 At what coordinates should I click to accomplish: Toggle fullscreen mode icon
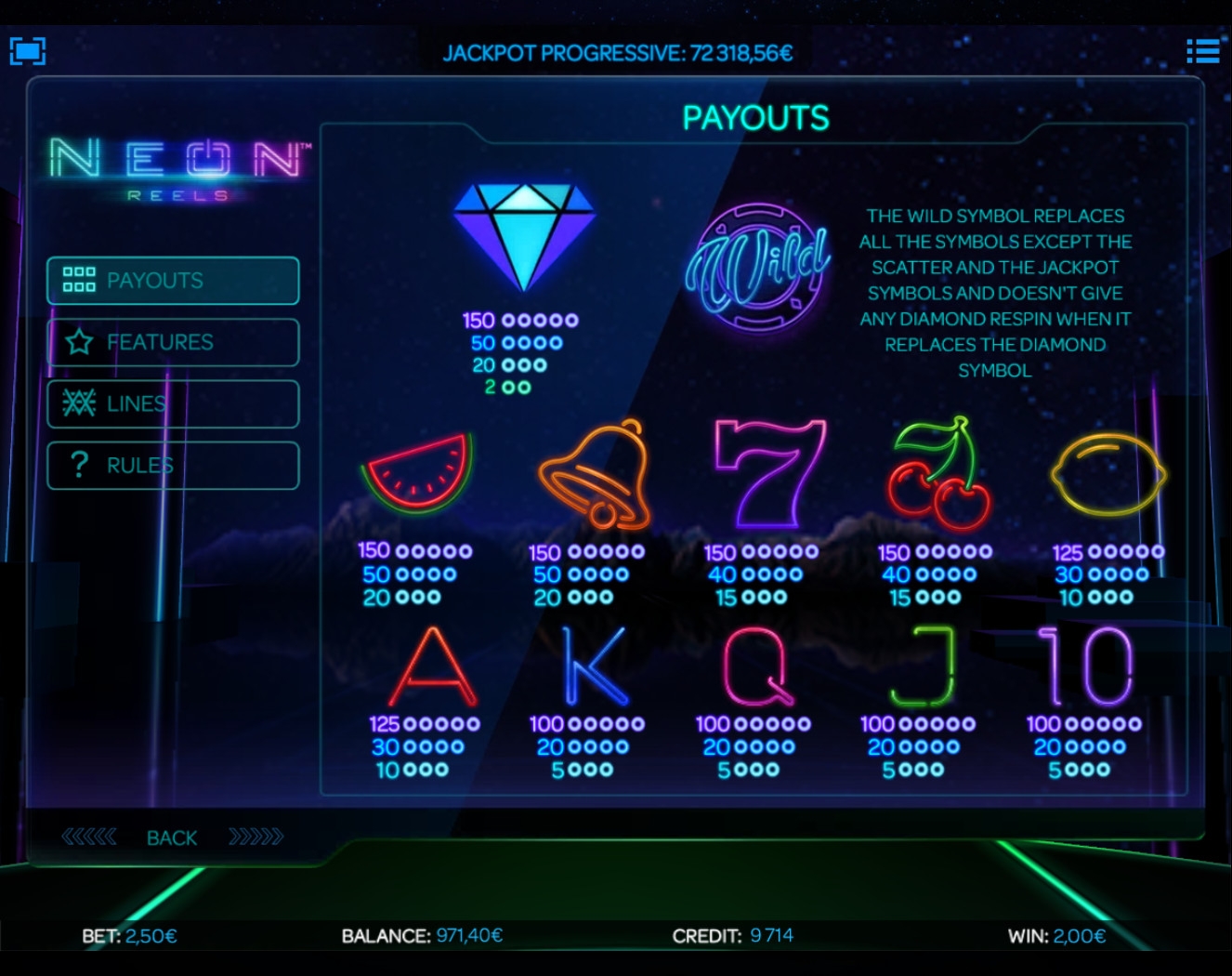coord(28,50)
